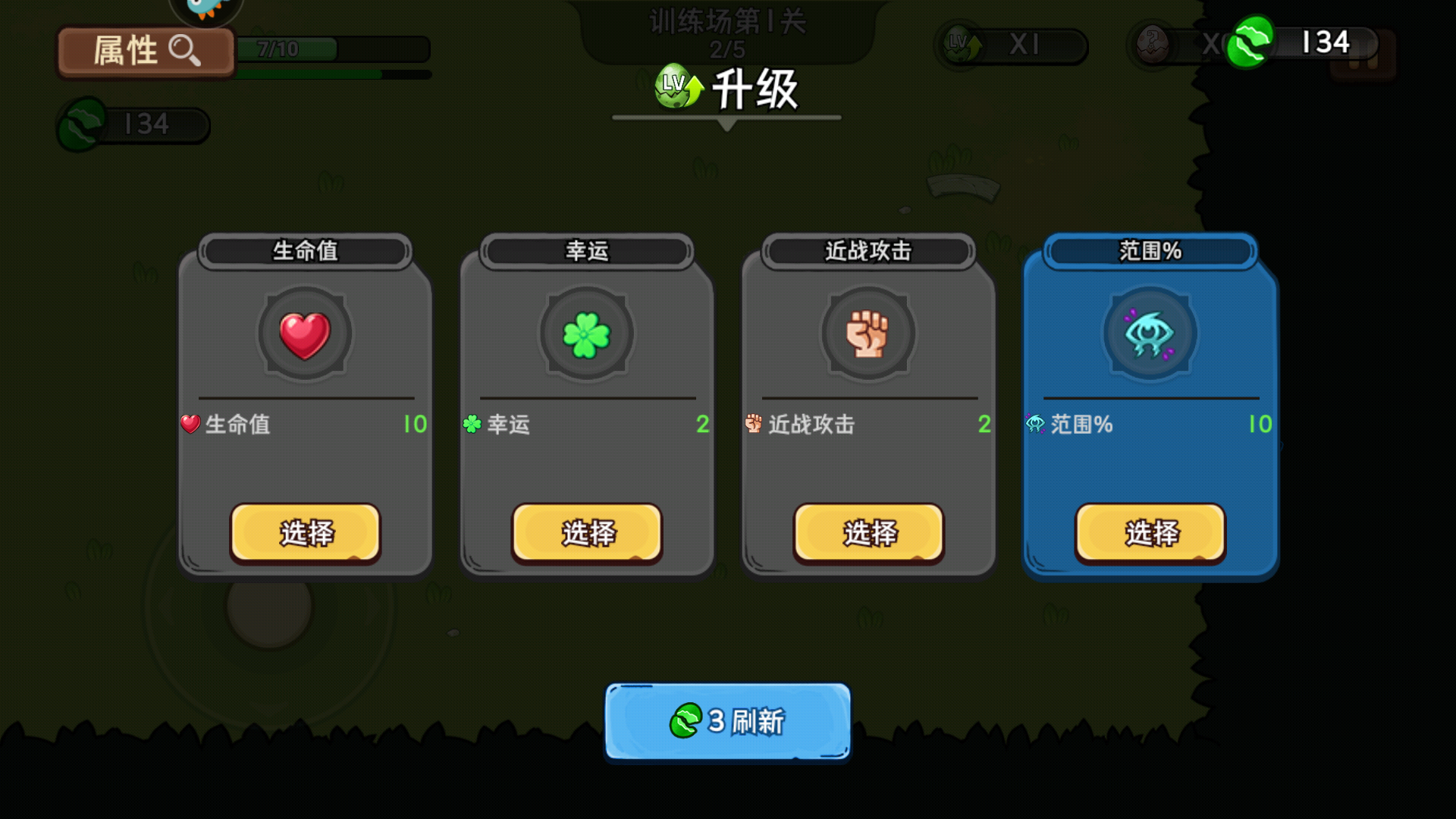Select the red heart 生命值 icon
Viewport: 1456px width, 819px height.
click(303, 336)
